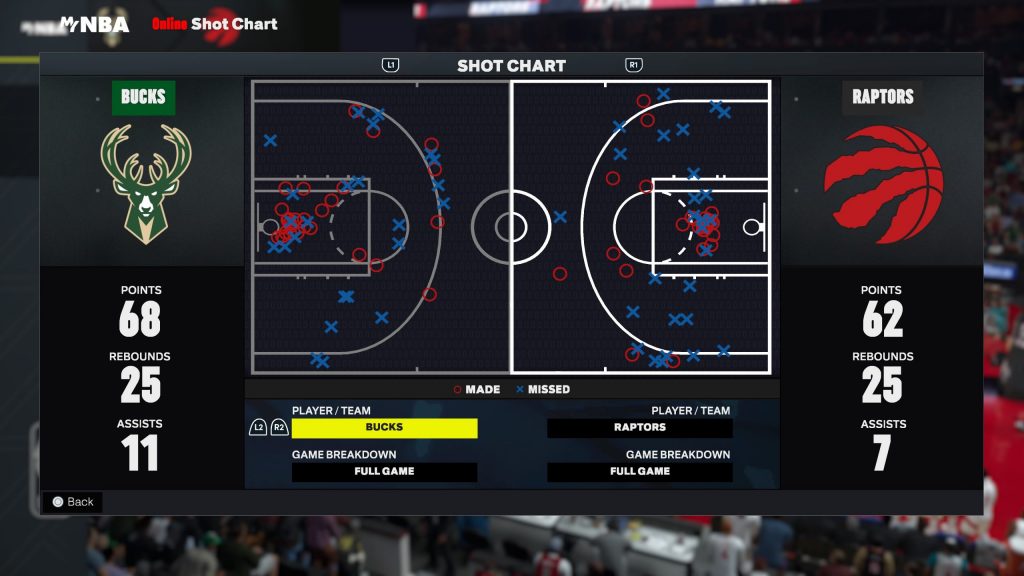Select the highlighted BUCKS player/team selector
Viewport: 1024px width, 576px height.
point(384,428)
